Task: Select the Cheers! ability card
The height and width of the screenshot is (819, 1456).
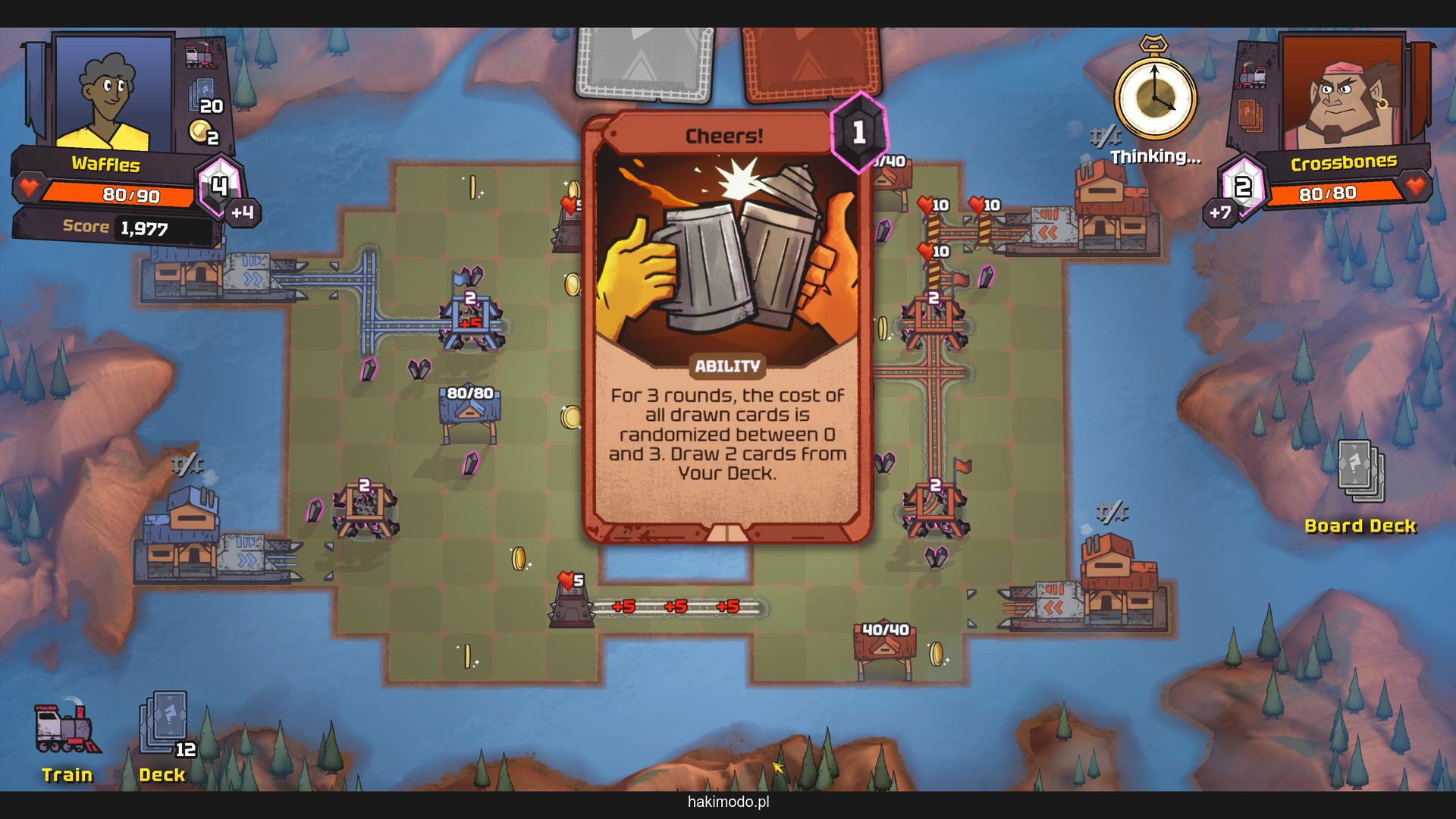Action: click(726, 326)
